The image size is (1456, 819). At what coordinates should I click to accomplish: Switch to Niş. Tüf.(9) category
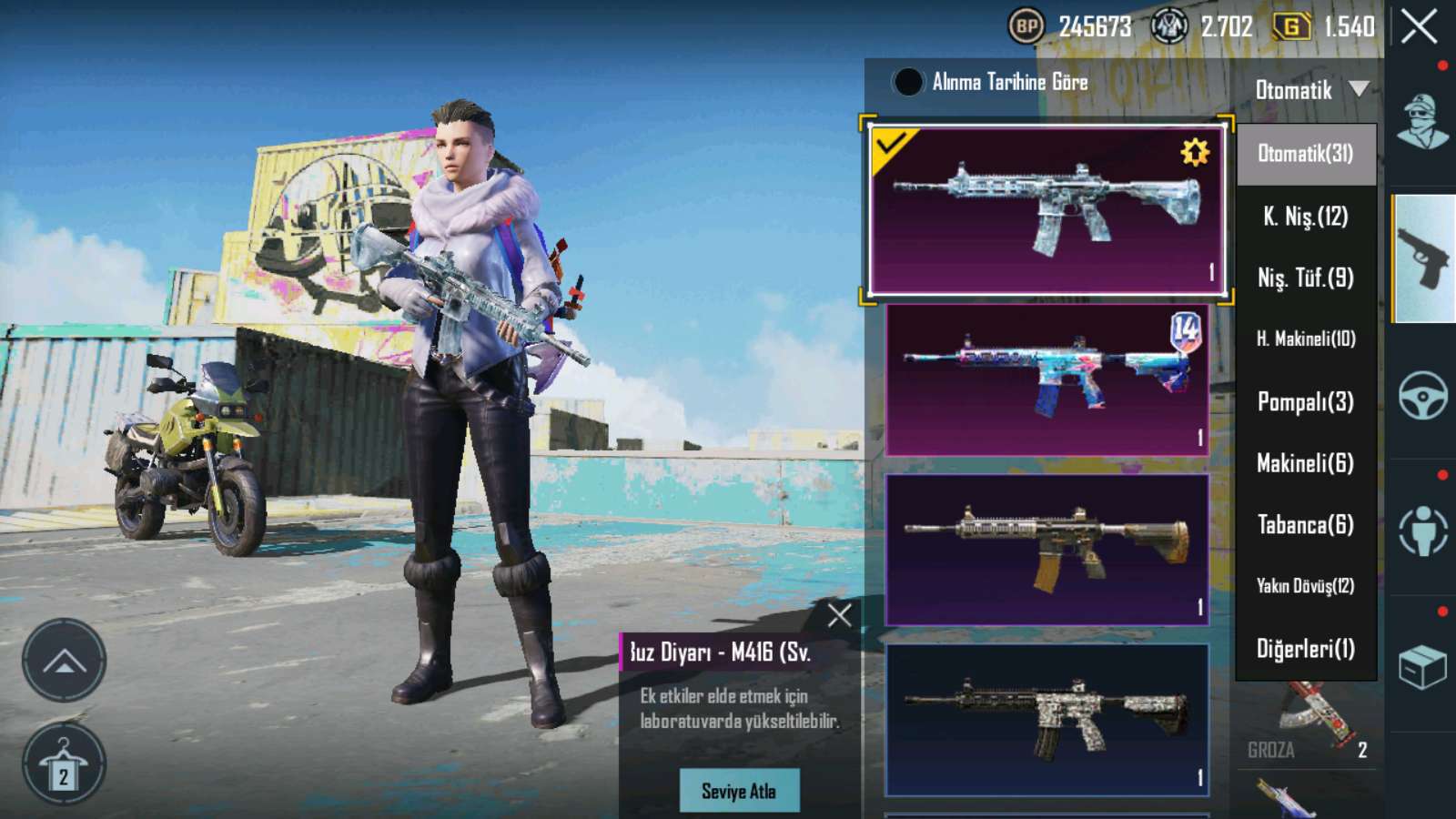pos(1305,278)
